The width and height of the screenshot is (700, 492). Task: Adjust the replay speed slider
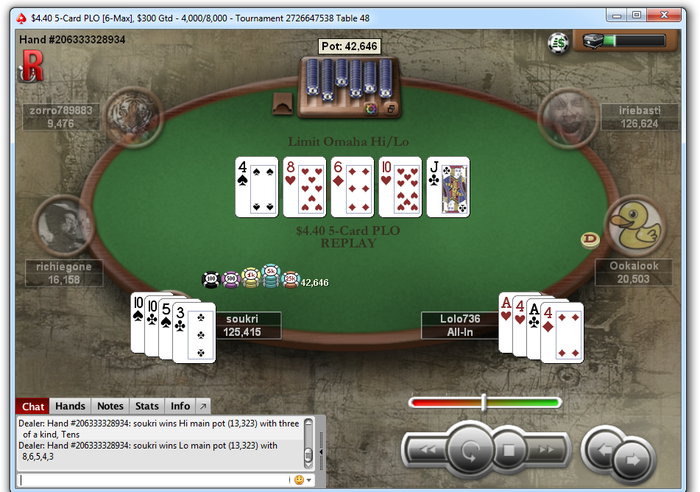pyautogui.click(x=484, y=402)
